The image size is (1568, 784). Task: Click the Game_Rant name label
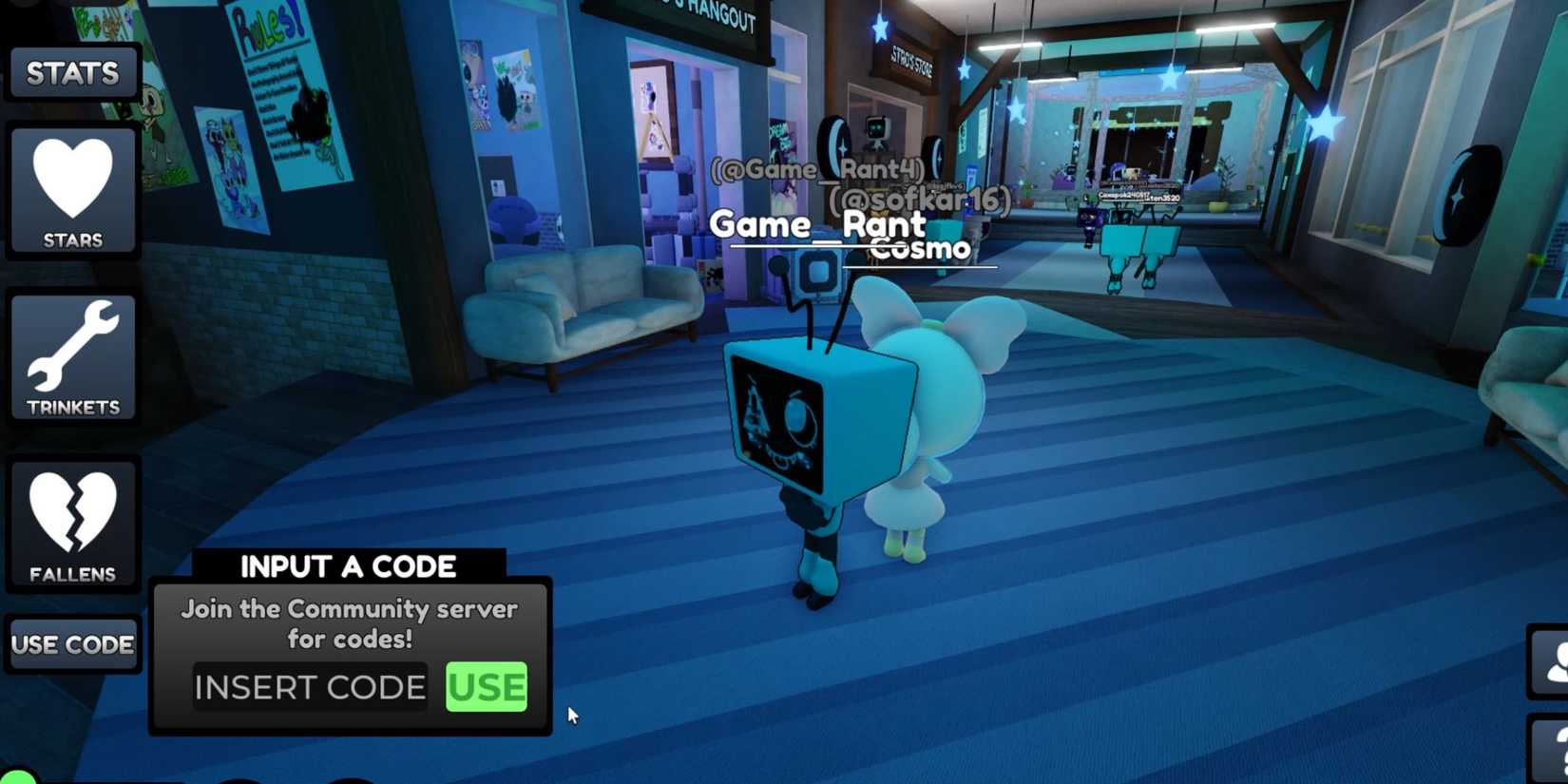(x=819, y=225)
